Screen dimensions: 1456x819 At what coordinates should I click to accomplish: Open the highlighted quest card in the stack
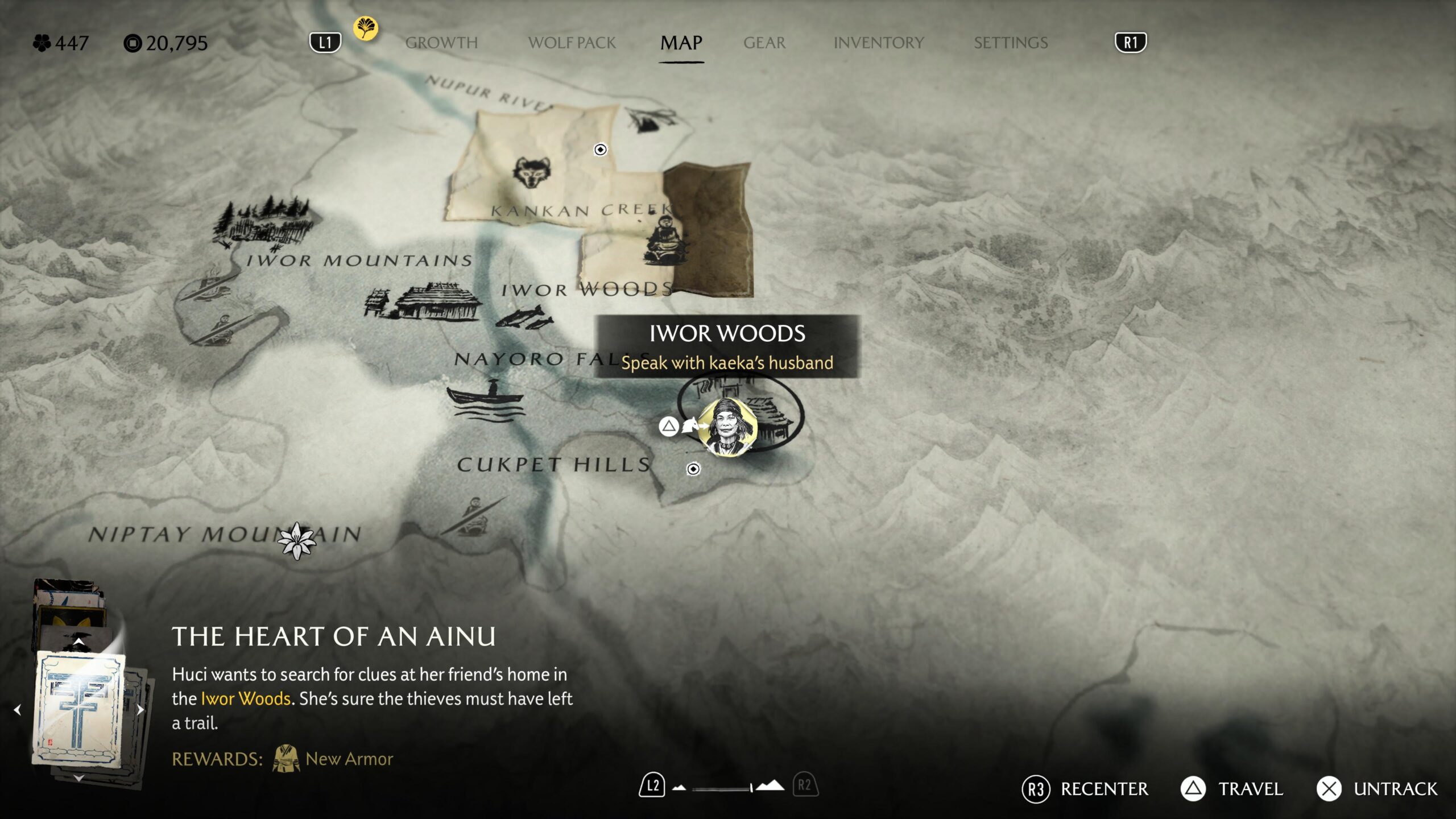(x=80, y=708)
